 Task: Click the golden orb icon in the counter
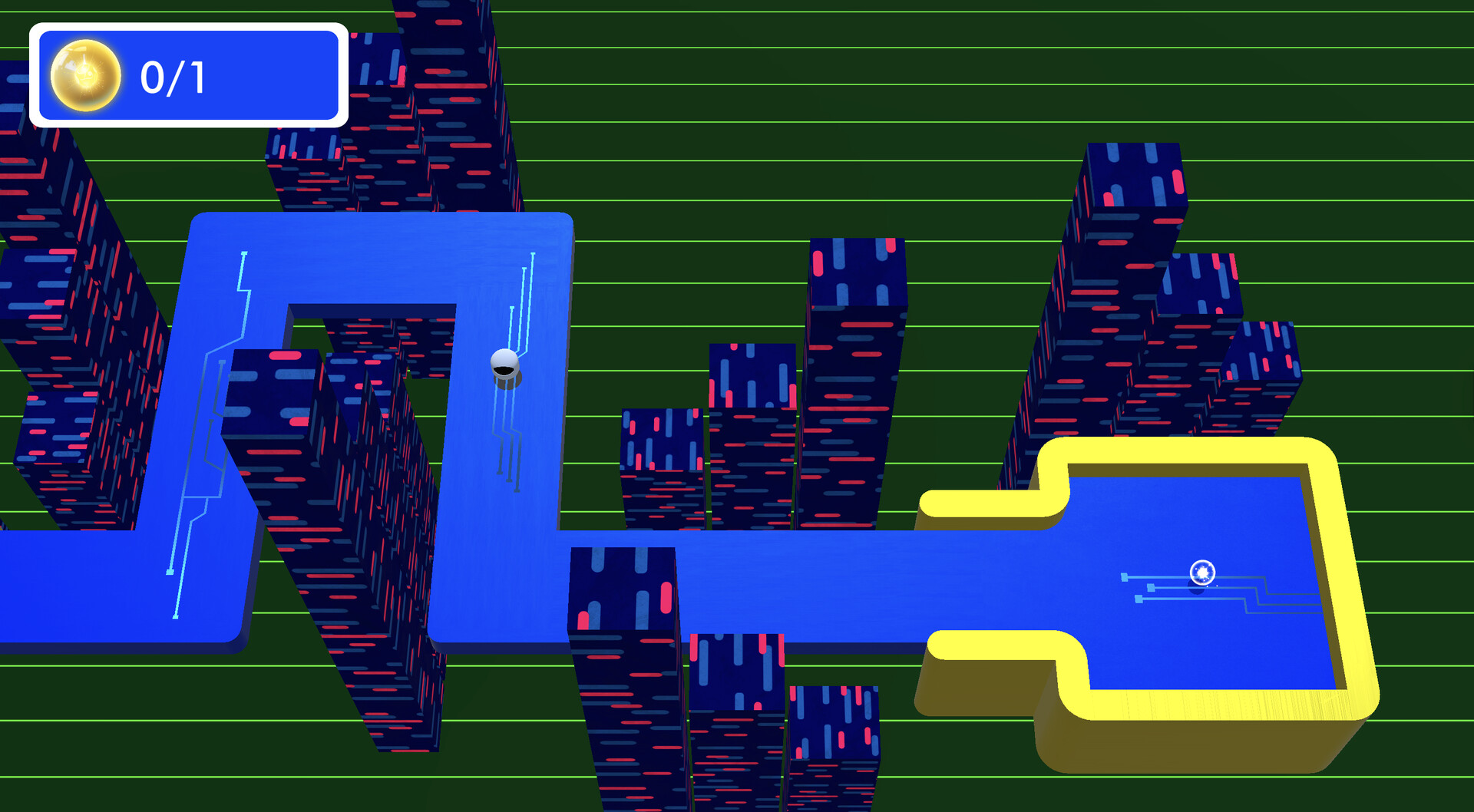pyautogui.click(x=84, y=75)
